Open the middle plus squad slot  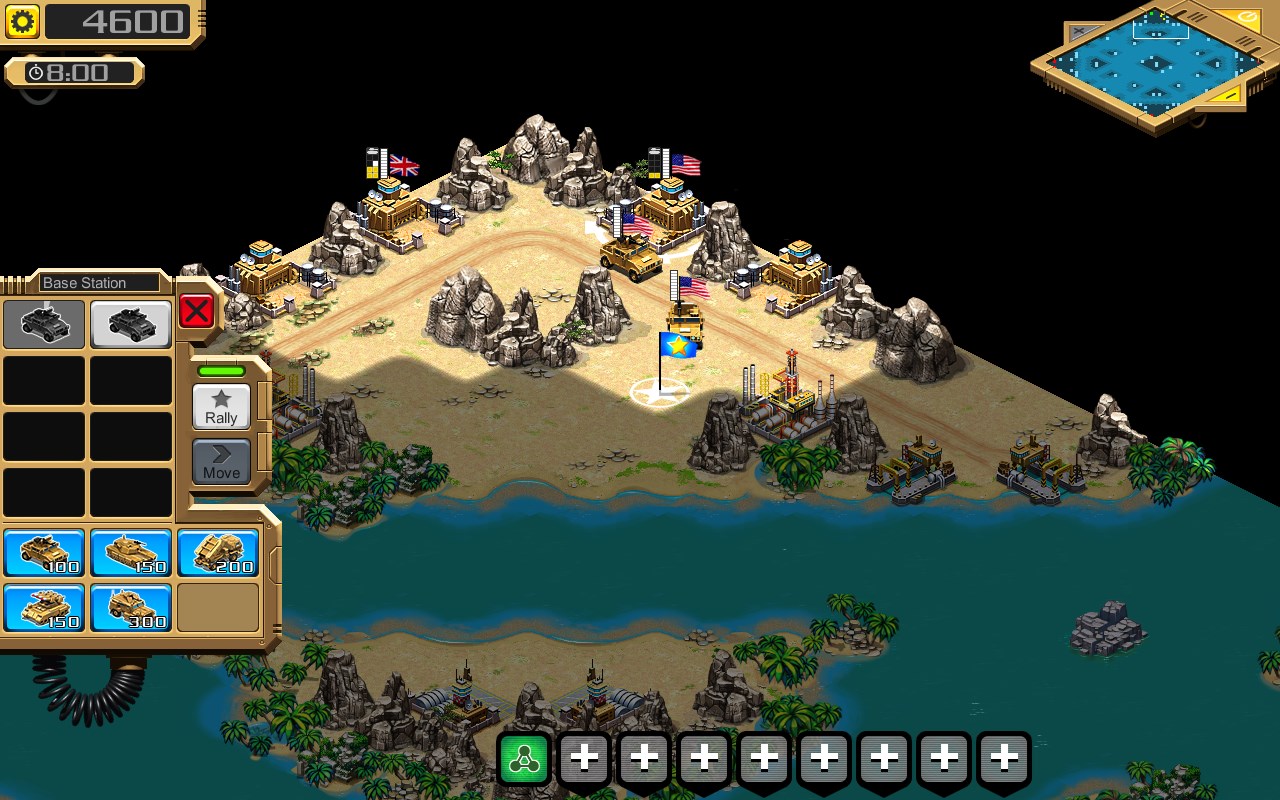click(x=764, y=757)
